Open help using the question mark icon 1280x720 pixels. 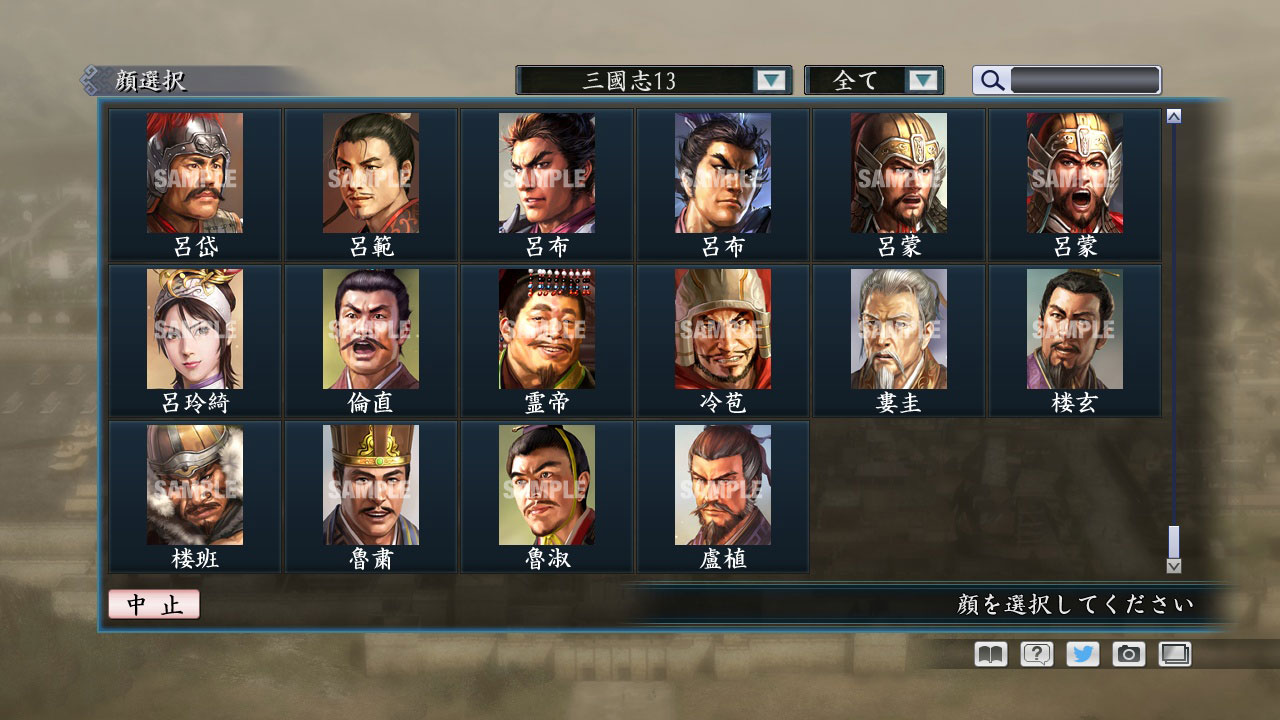[x=1034, y=654]
